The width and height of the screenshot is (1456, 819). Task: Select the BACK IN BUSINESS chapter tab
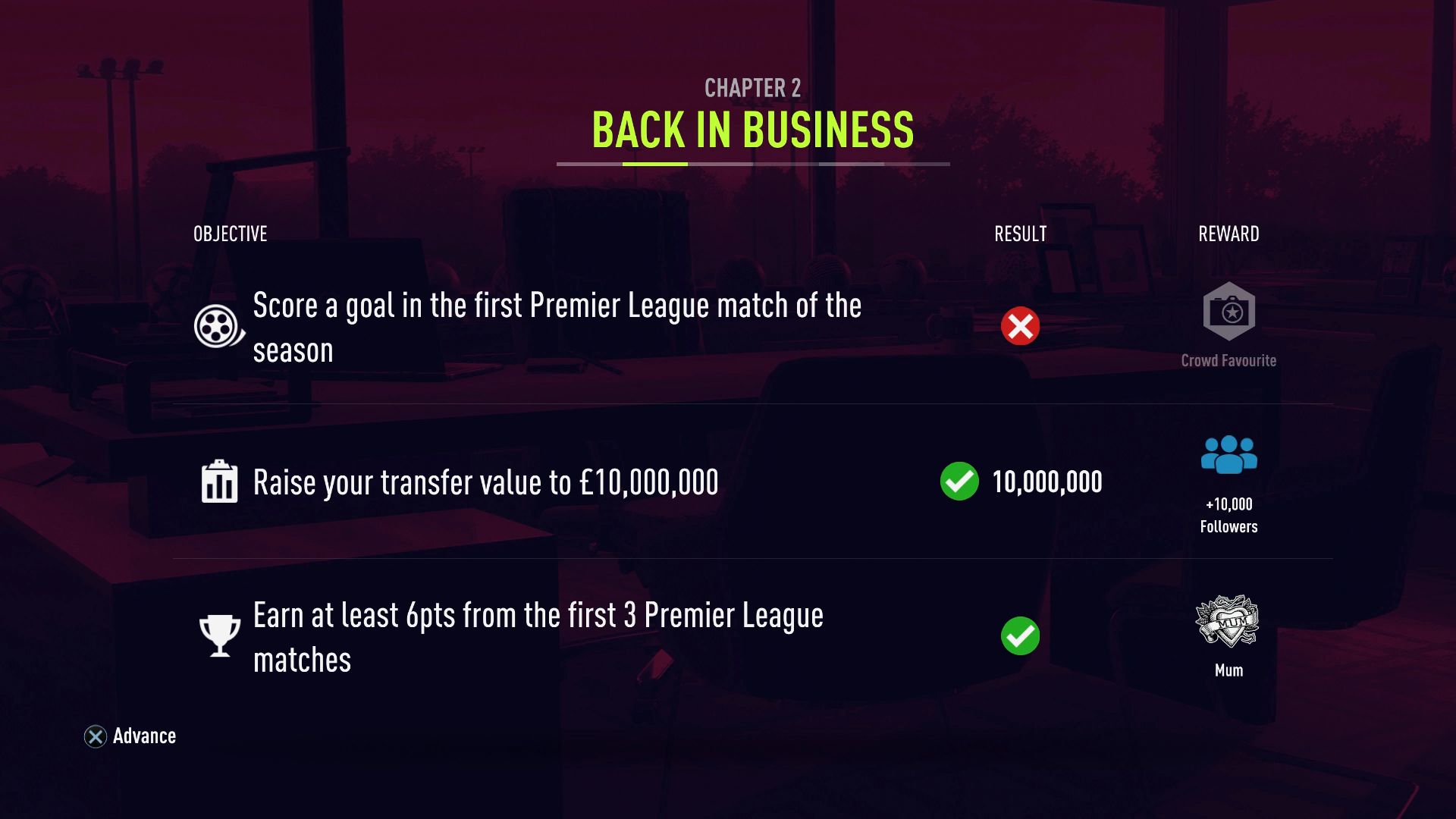point(753,130)
